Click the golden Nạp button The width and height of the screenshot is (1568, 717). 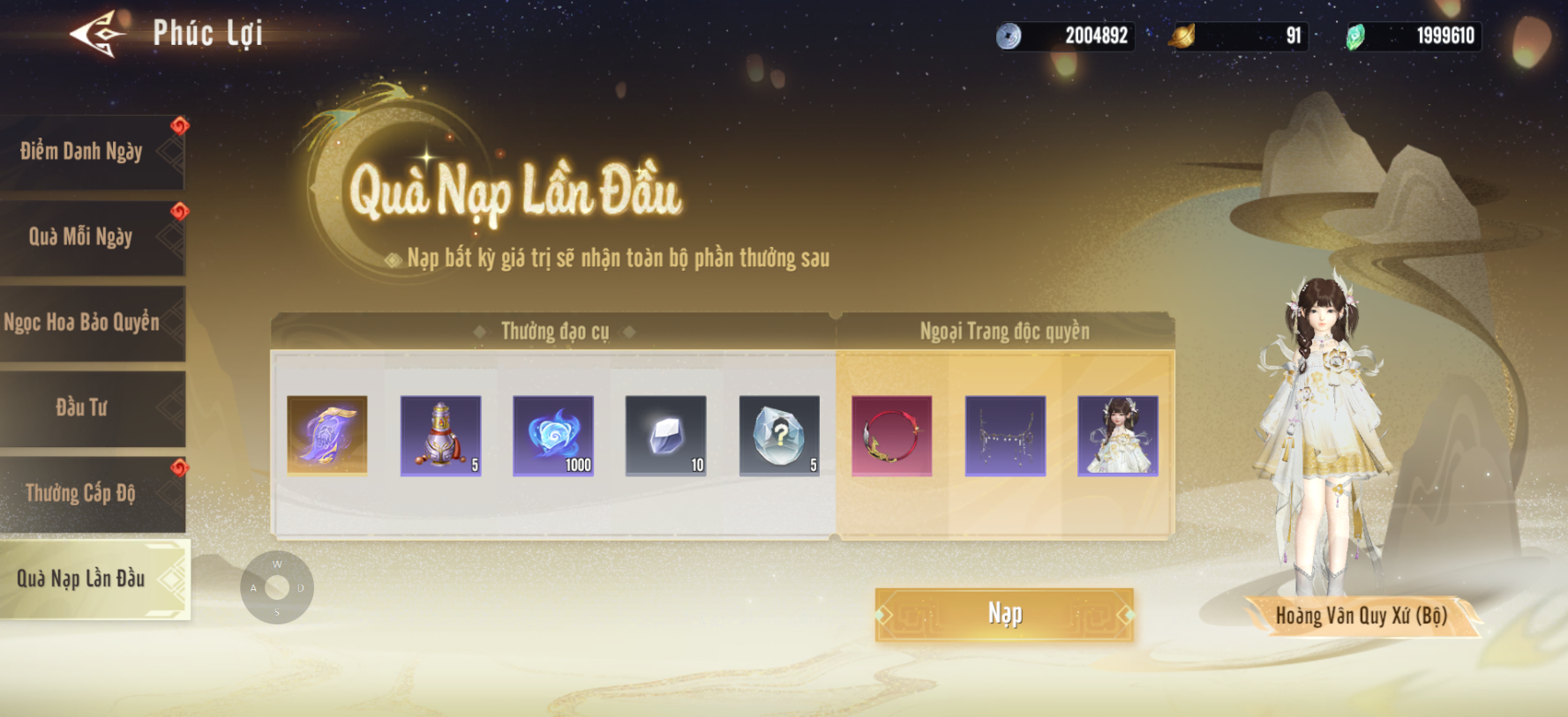point(1004,614)
